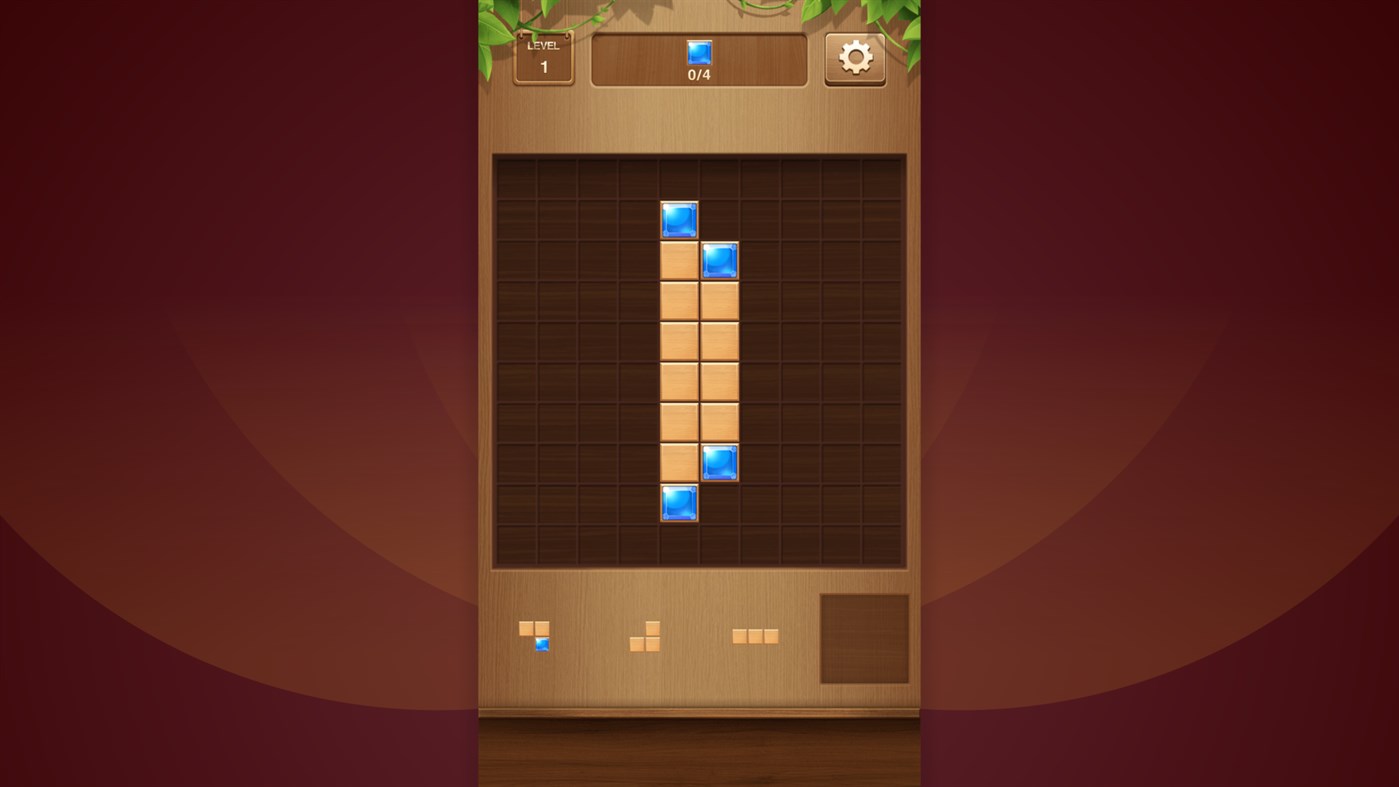Click the topmost wooden block in the left column
Image resolution: width=1399 pixels, height=787 pixels.
pos(678,261)
